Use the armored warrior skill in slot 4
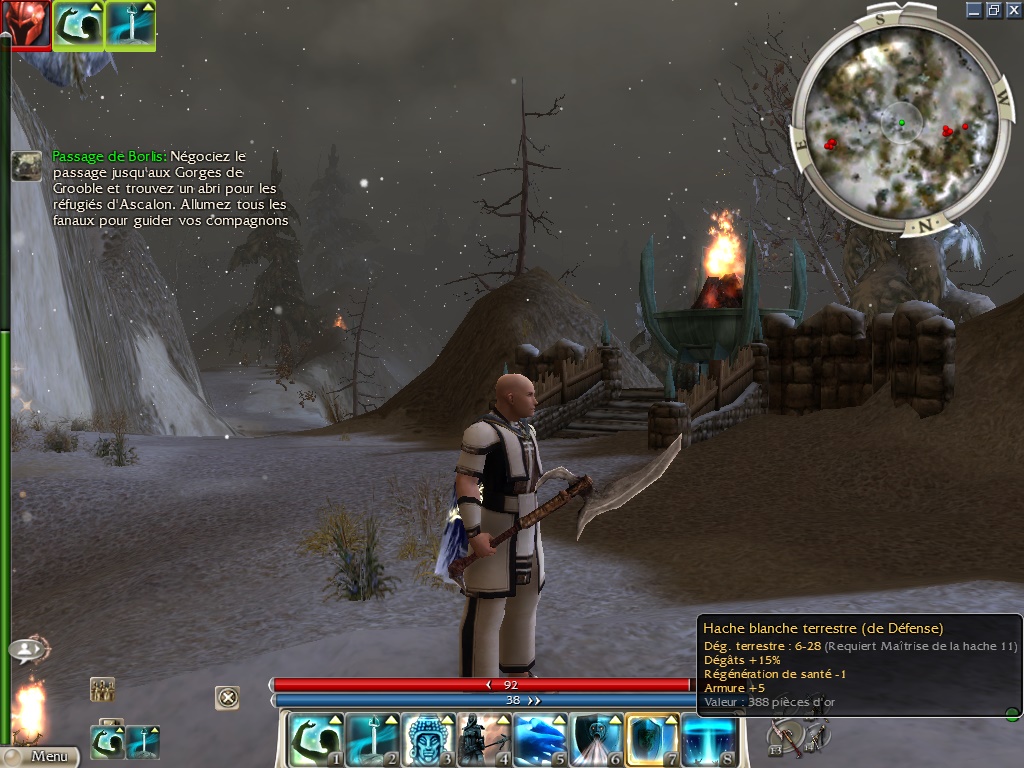Image resolution: width=1024 pixels, height=768 pixels. pyautogui.click(x=482, y=741)
